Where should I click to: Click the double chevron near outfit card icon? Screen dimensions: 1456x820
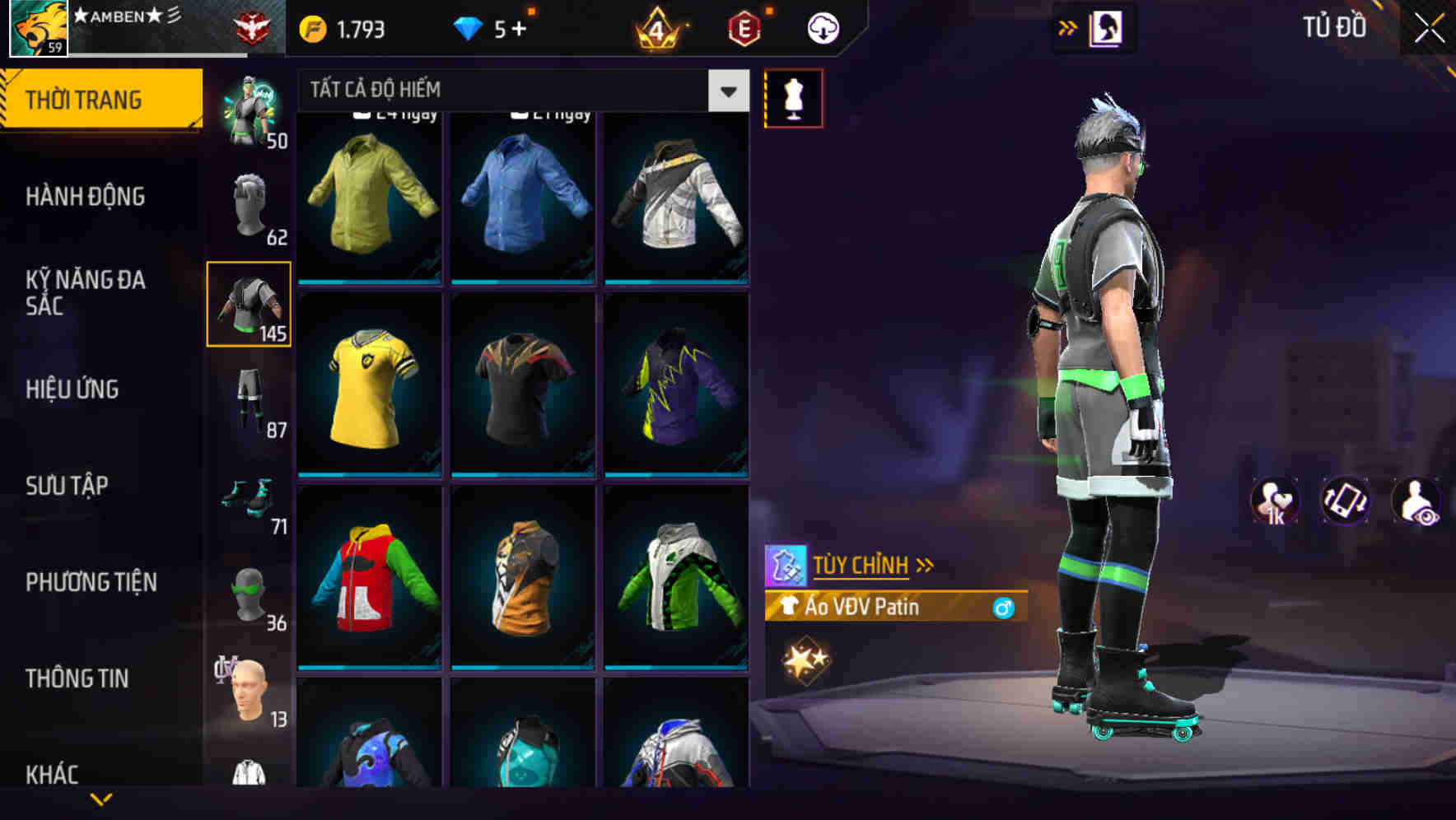(x=1068, y=26)
